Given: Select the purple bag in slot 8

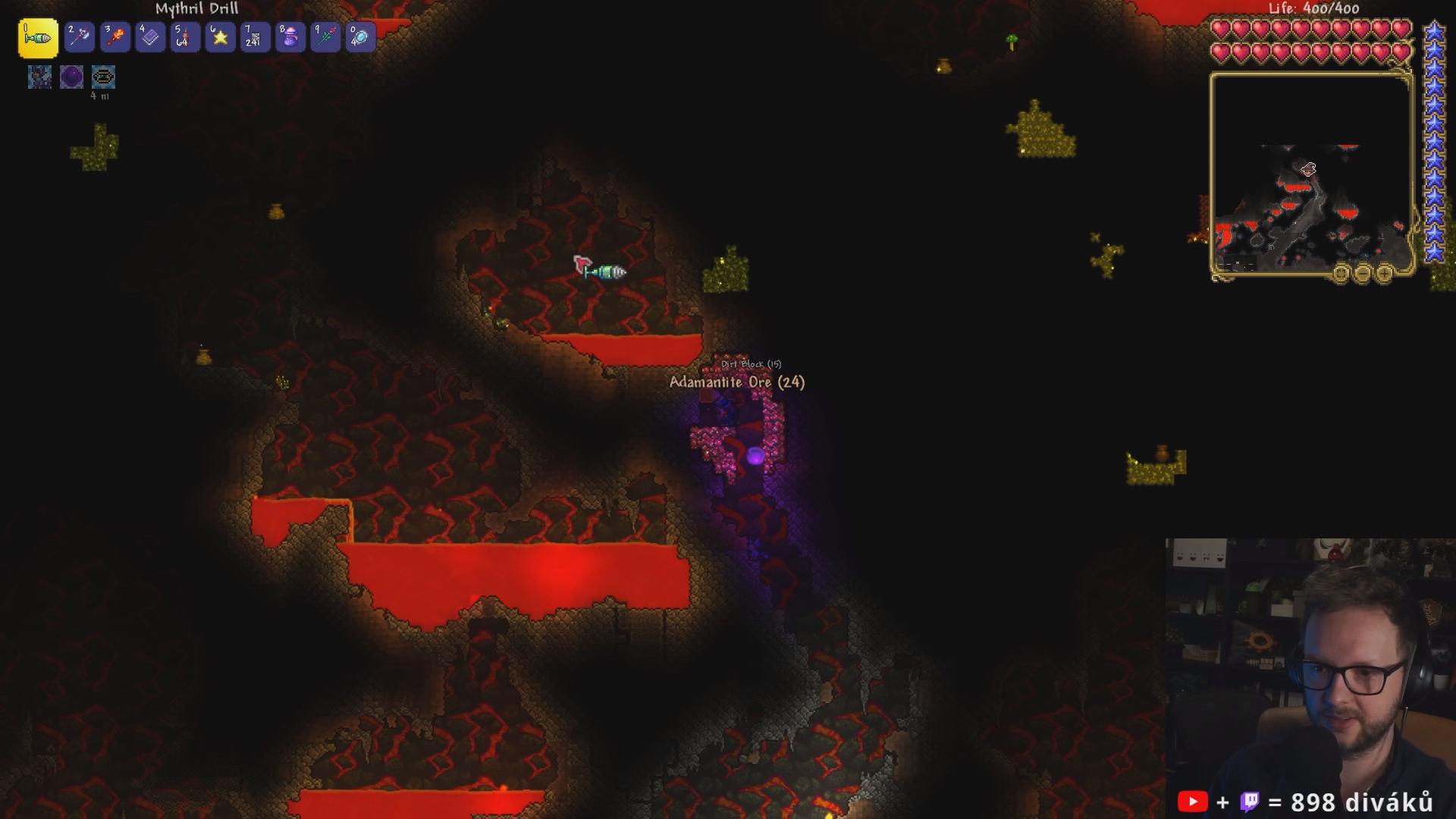Looking at the screenshot, I should (290, 37).
